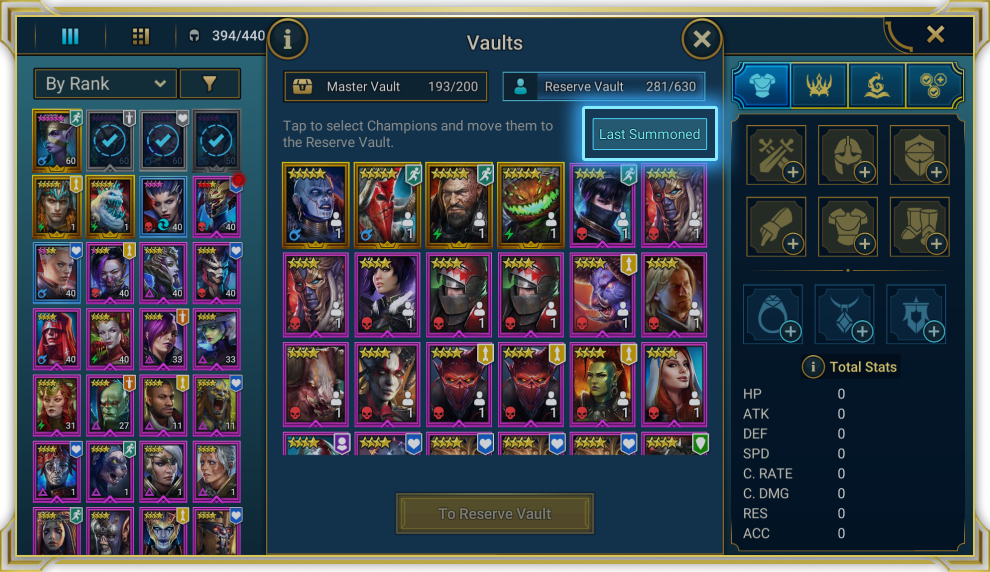Select the pumpkin-head champion in the vault
Image resolution: width=990 pixels, height=572 pixels.
(x=531, y=205)
